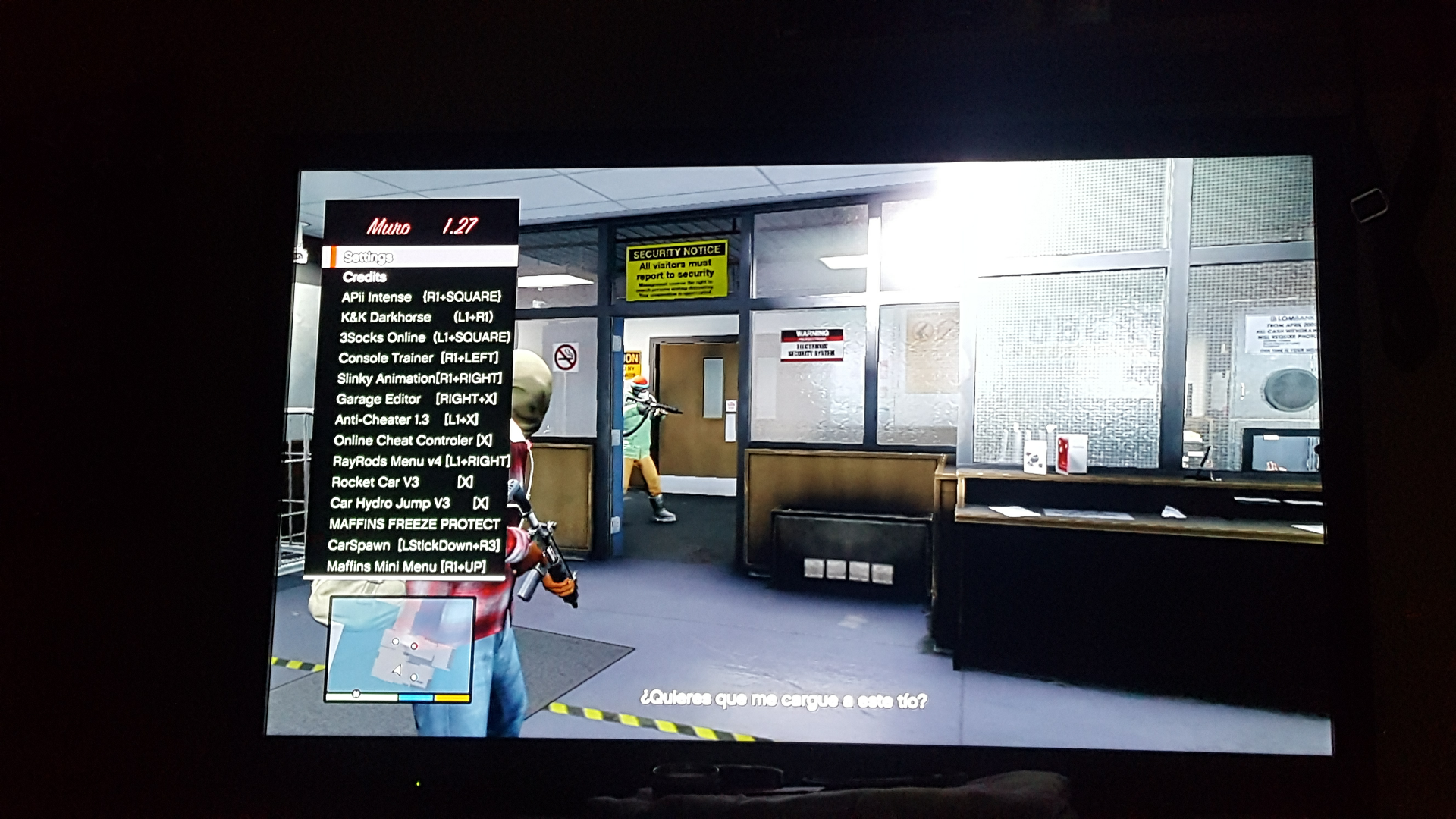This screenshot has height=819, width=1456.
Task: Select the K&K Darkhorse entry
Action: (x=416, y=317)
